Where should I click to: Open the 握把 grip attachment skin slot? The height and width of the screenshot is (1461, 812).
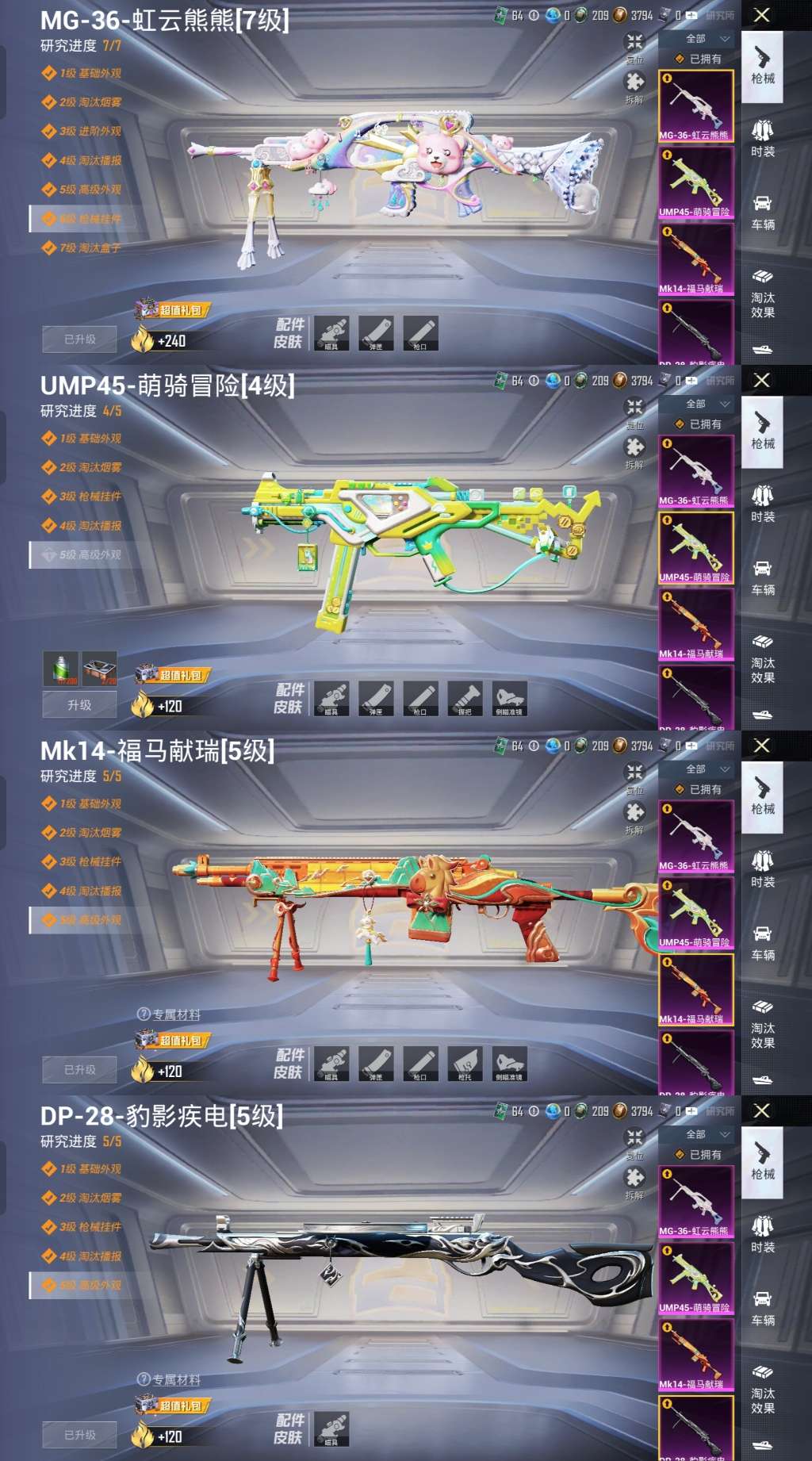[x=465, y=699]
